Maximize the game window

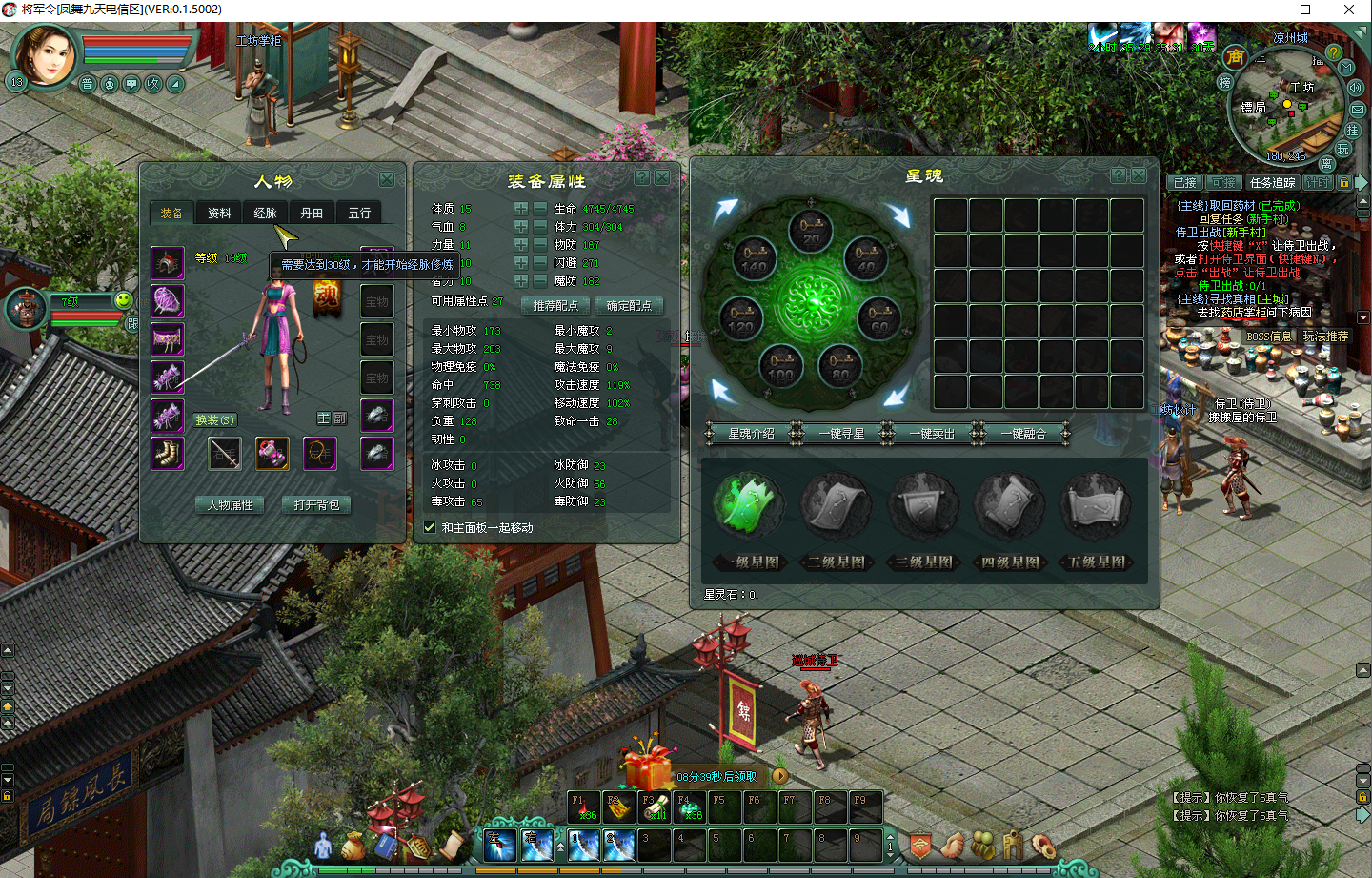(1305, 10)
